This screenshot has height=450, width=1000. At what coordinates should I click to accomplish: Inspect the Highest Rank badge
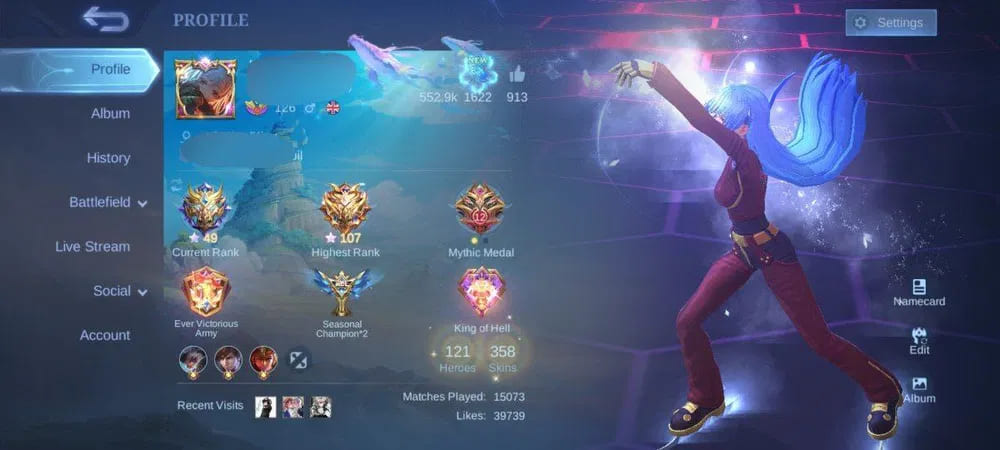(344, 210)
